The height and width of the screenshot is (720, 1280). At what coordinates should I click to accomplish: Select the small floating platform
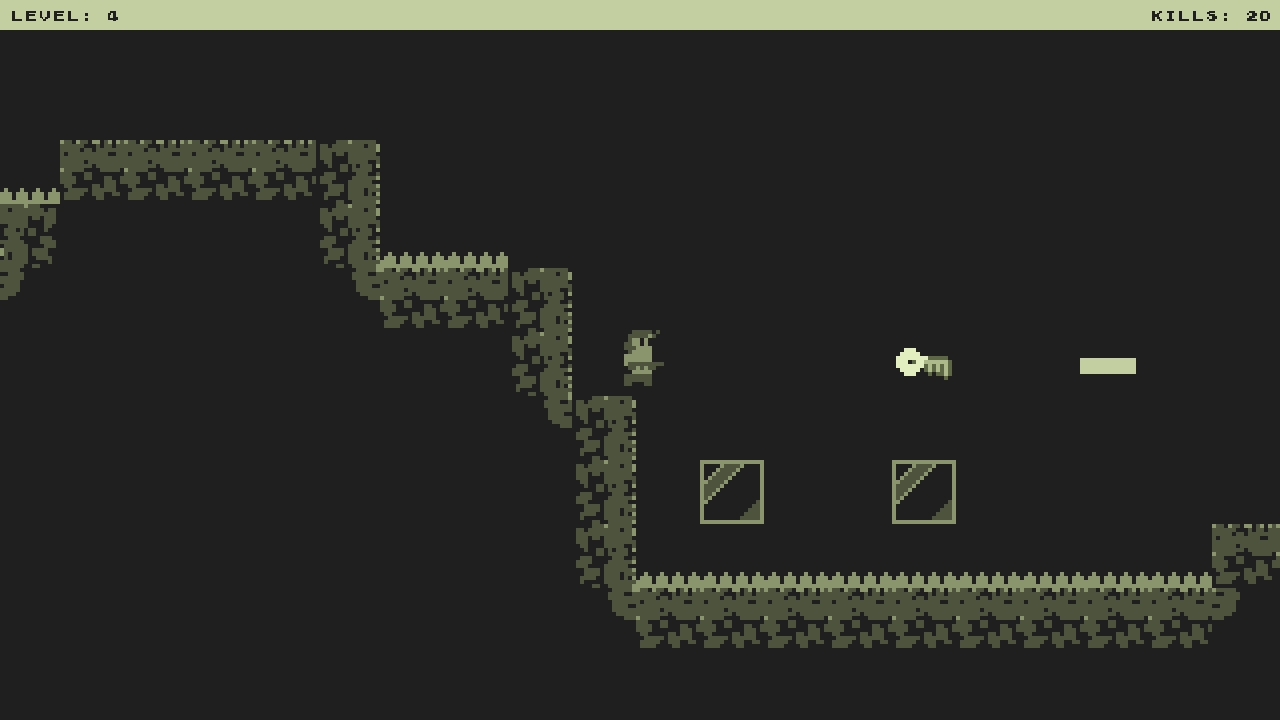[1107, 366]
